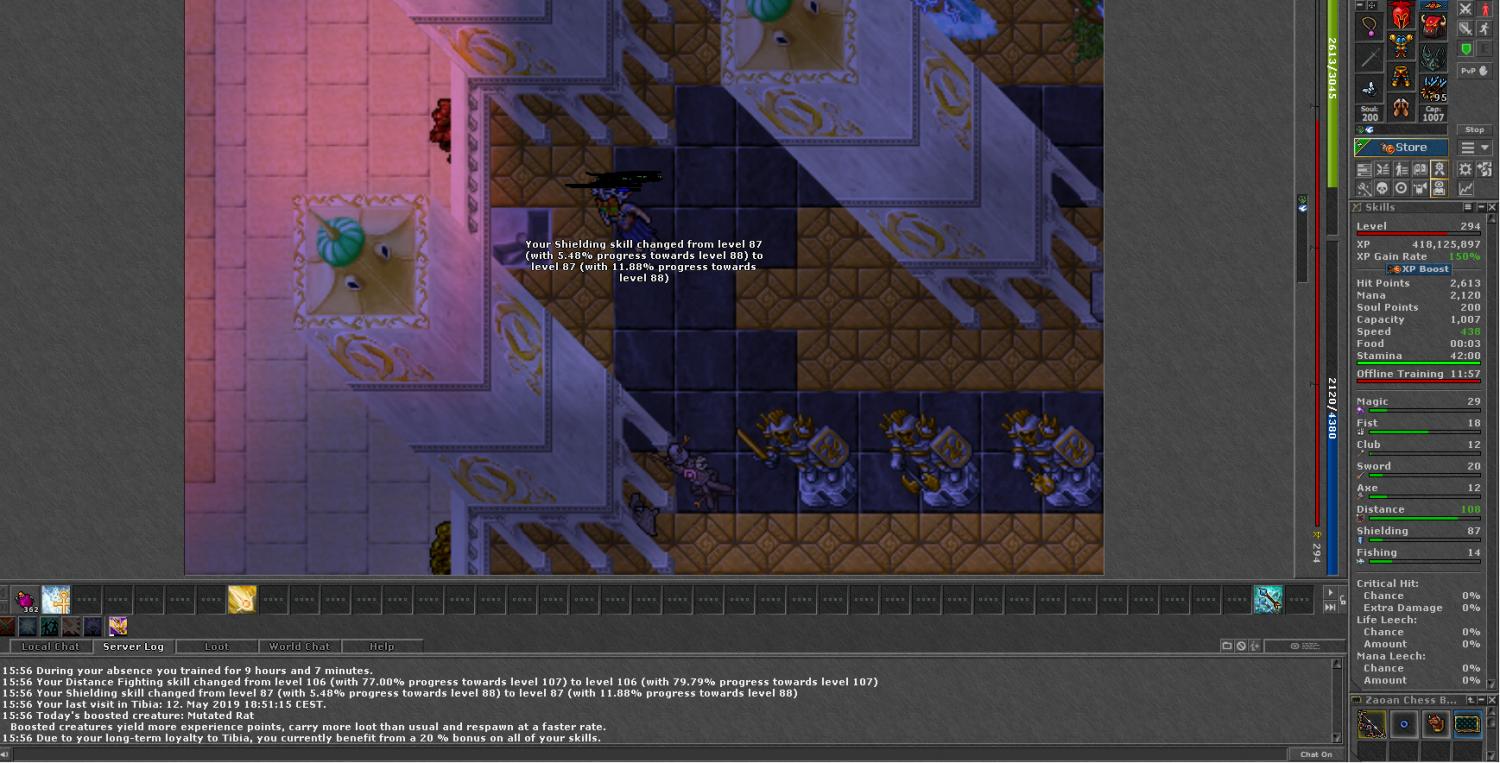The image size is (1500, 763).
Task: Cast the glowing yellow strike spell
Action: click(242, 600)
